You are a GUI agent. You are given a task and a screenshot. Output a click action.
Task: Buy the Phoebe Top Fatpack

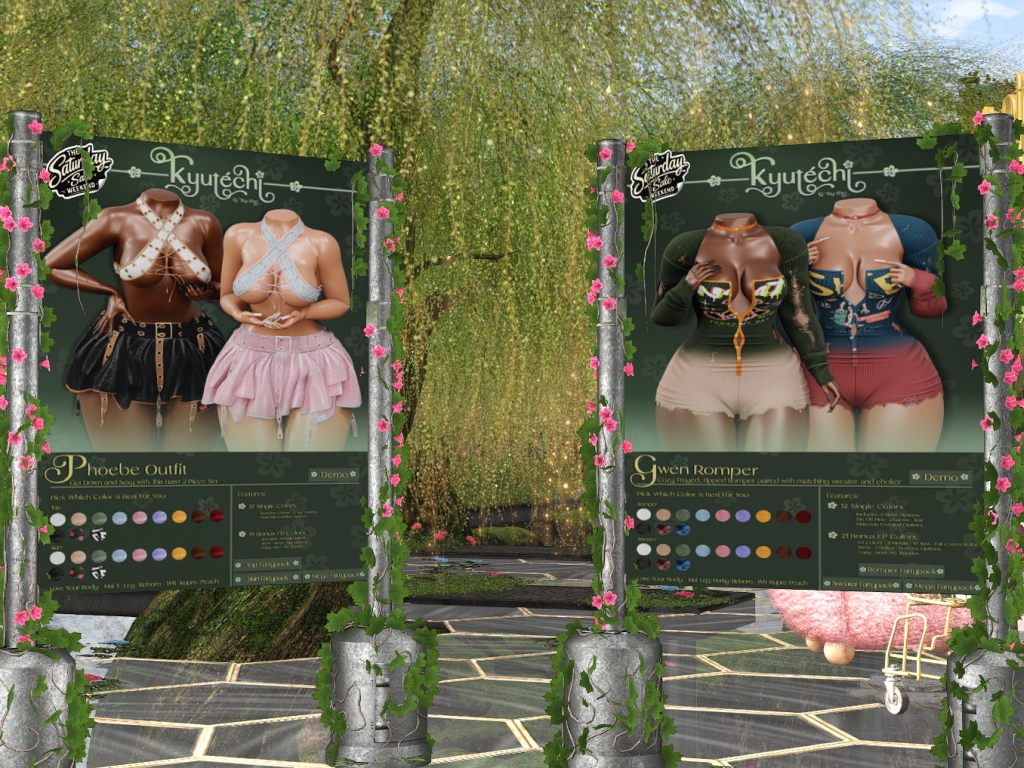click(266, 564)
